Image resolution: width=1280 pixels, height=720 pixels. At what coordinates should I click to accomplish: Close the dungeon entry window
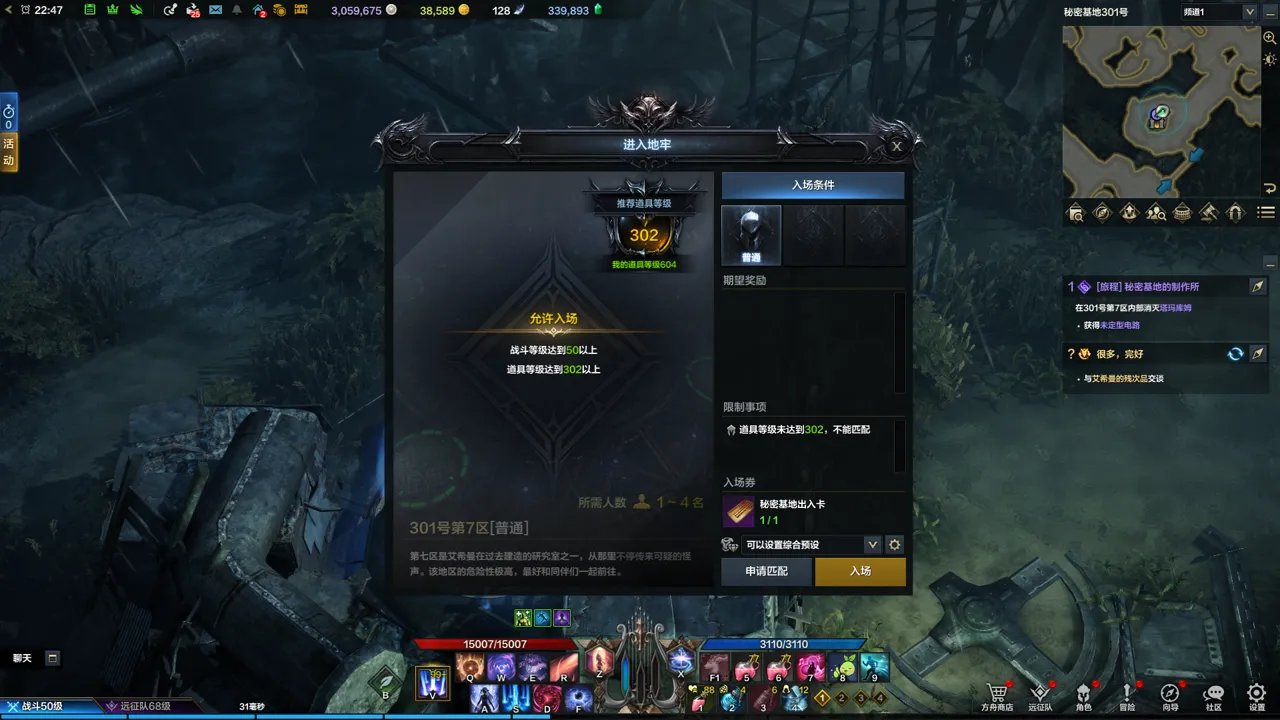897,146
